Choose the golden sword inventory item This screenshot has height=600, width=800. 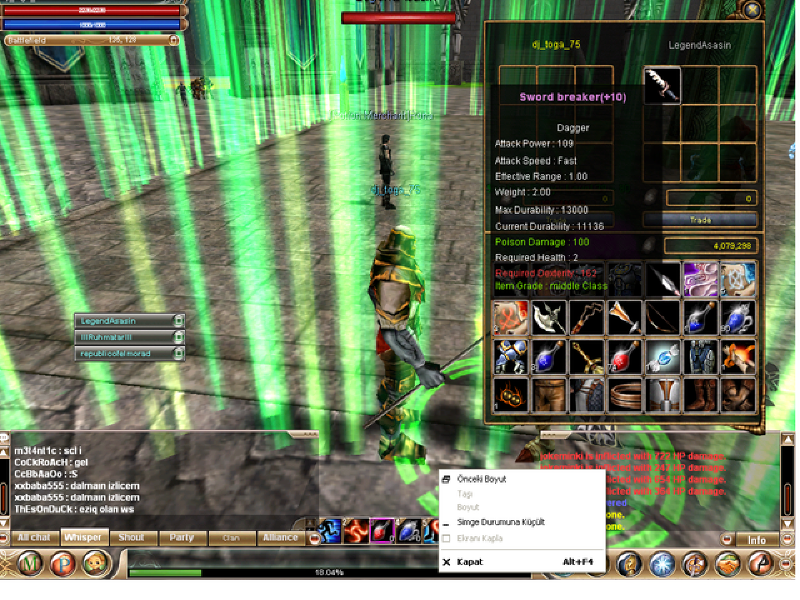[587, 356]
